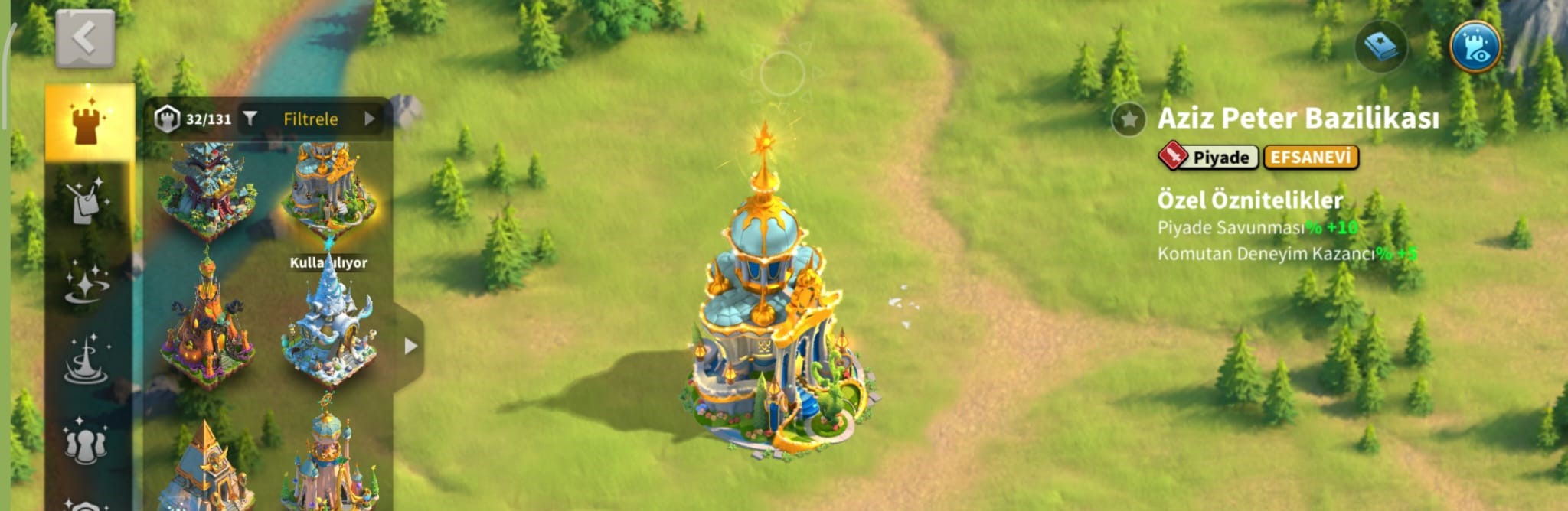1568x511 pixels.
Task: Switch to the dog tag category tab
Action: [x=87, y=202]
